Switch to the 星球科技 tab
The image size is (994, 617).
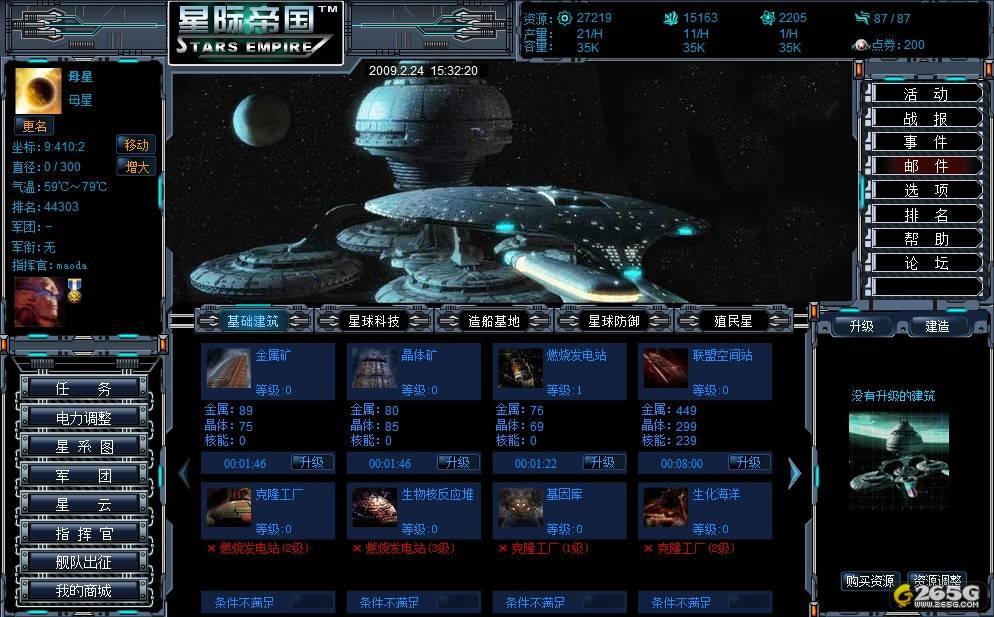pos(374,321)
